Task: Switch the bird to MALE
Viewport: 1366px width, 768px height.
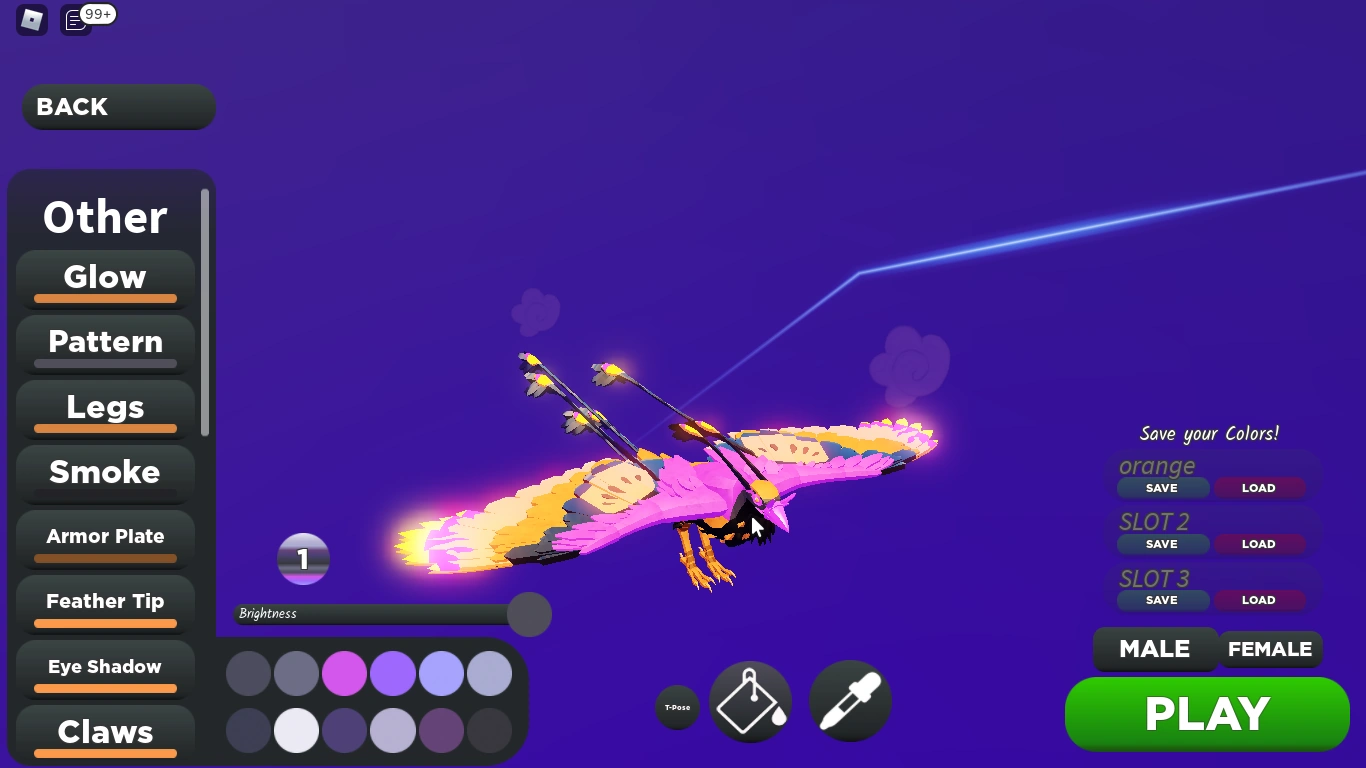Action: pyautogui.click(x=1155, y=649)
